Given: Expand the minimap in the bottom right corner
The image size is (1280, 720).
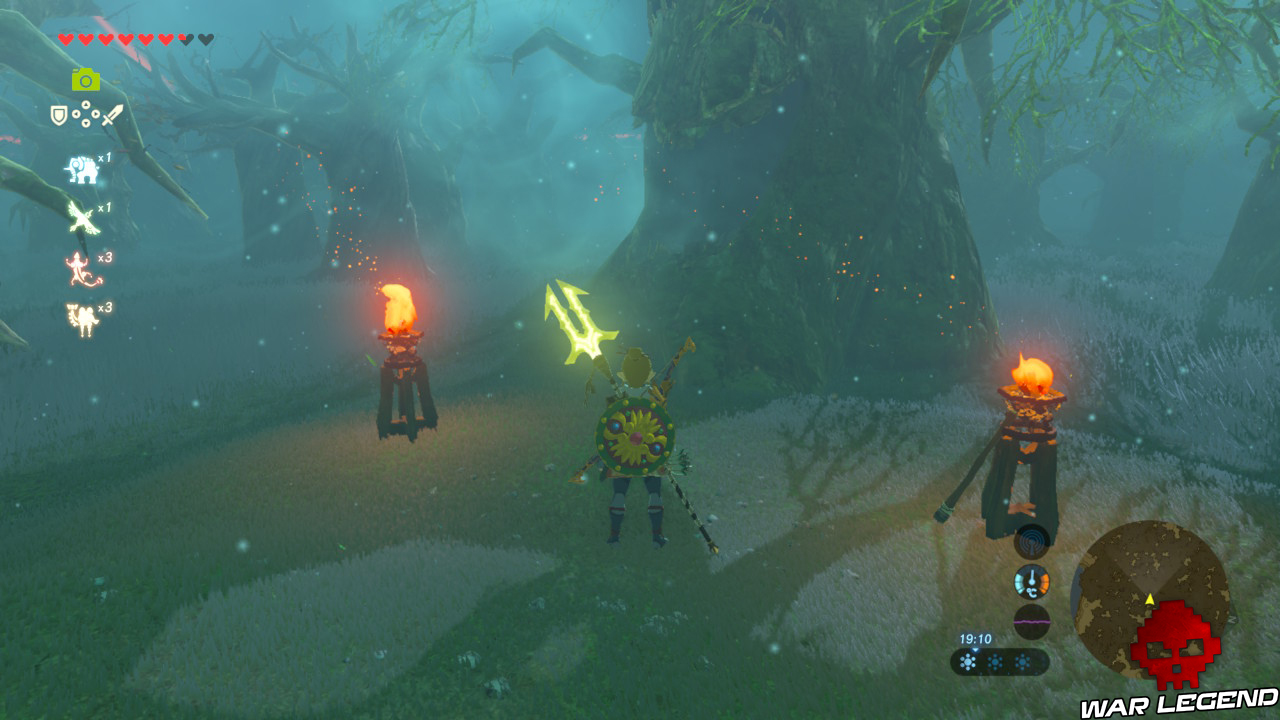Looking at the screenshot, I should [1155, 600].
